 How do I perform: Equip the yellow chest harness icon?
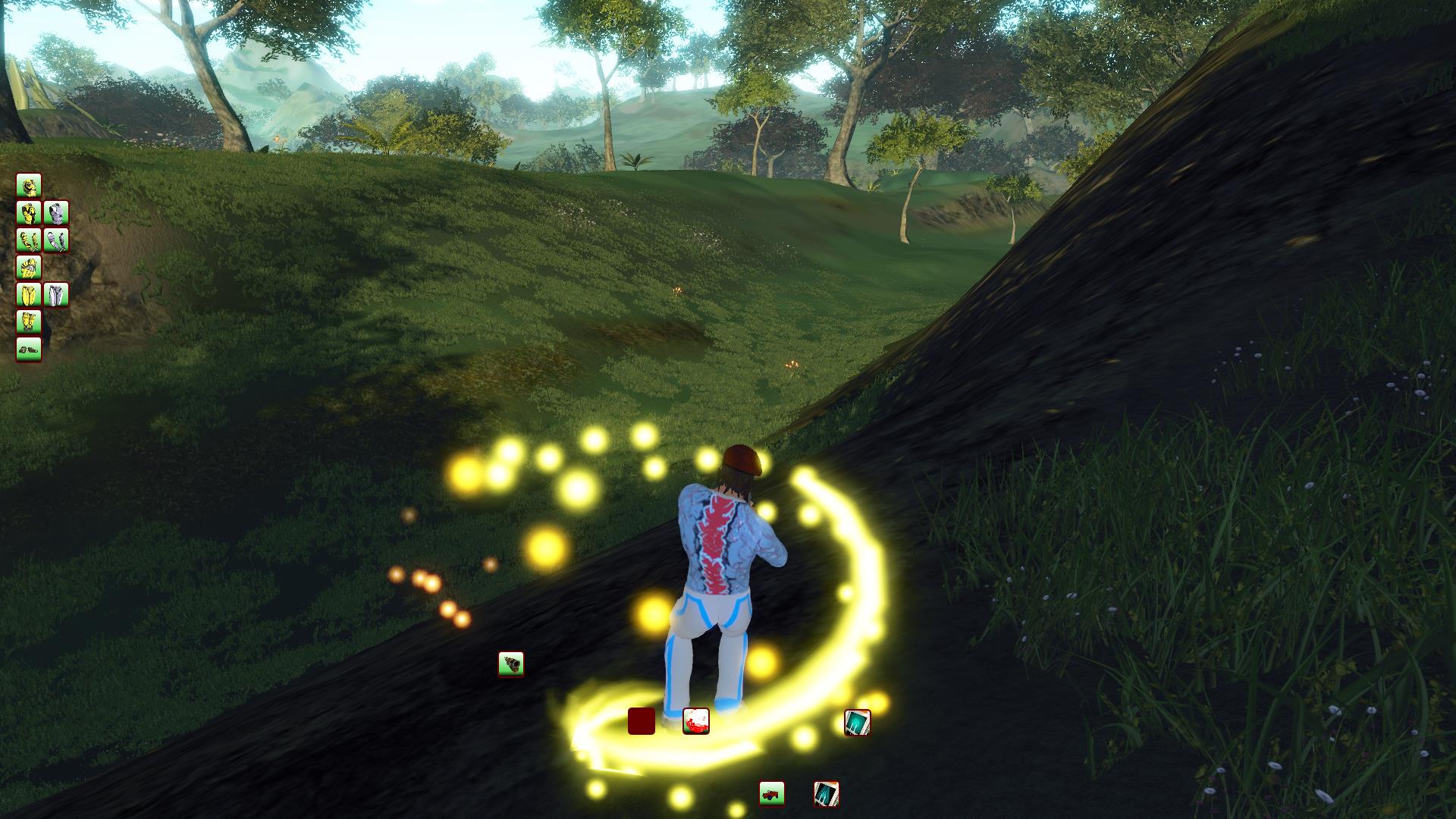29,213
